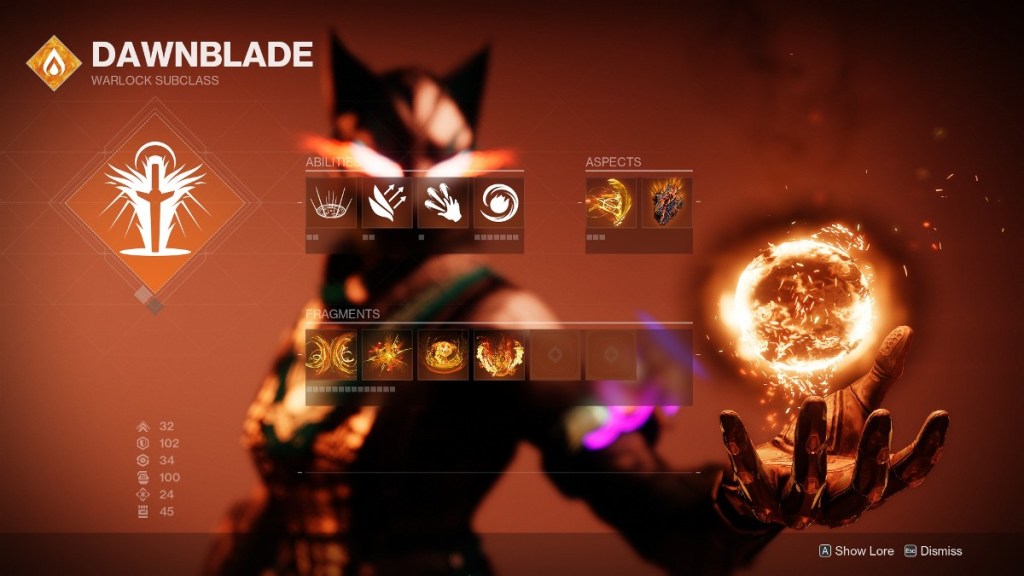
Task: Open the glowing ember orb fragment
Action: point(443,355)
